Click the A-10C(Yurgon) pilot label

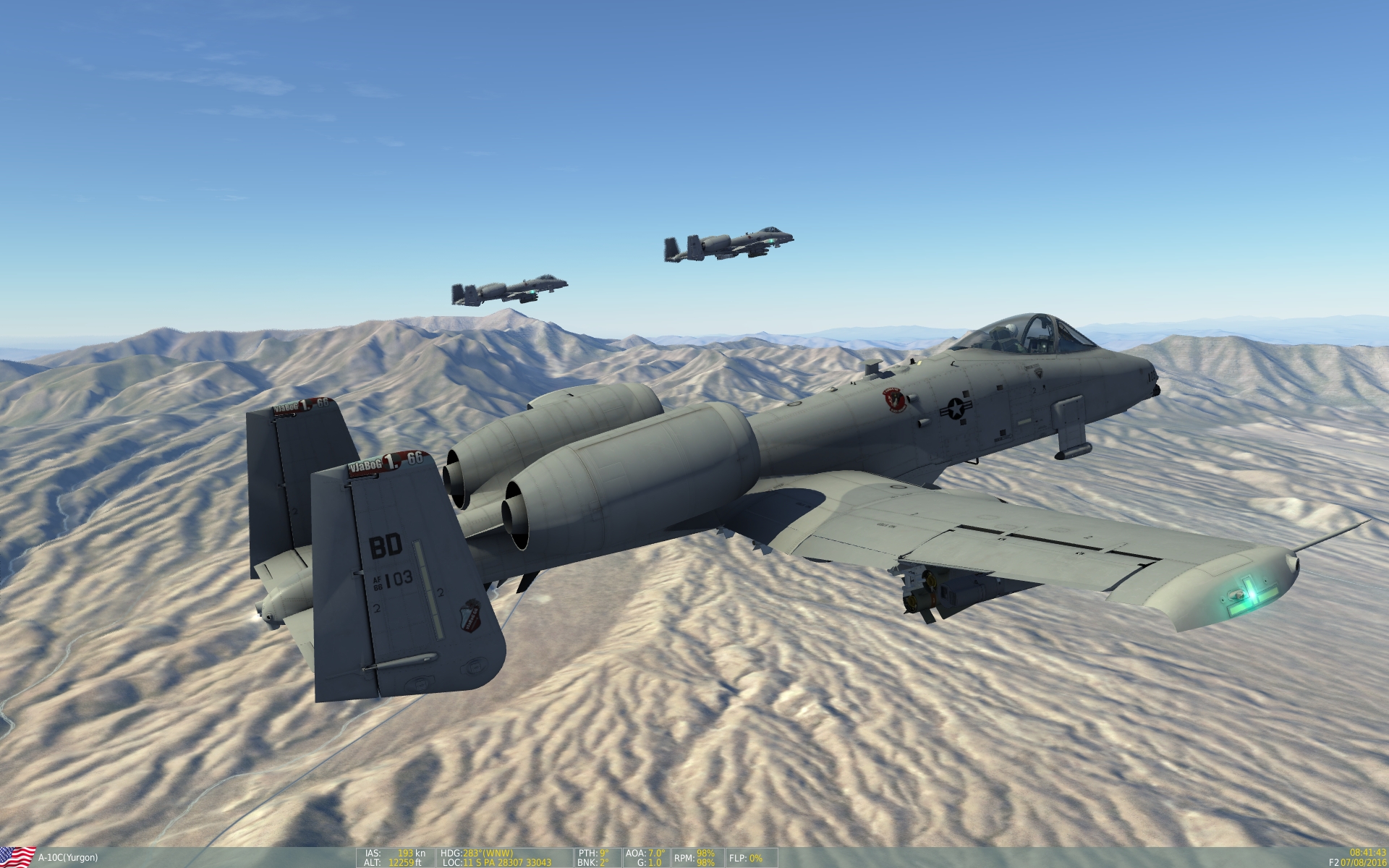pyautogui.click(x=69, y=856)
